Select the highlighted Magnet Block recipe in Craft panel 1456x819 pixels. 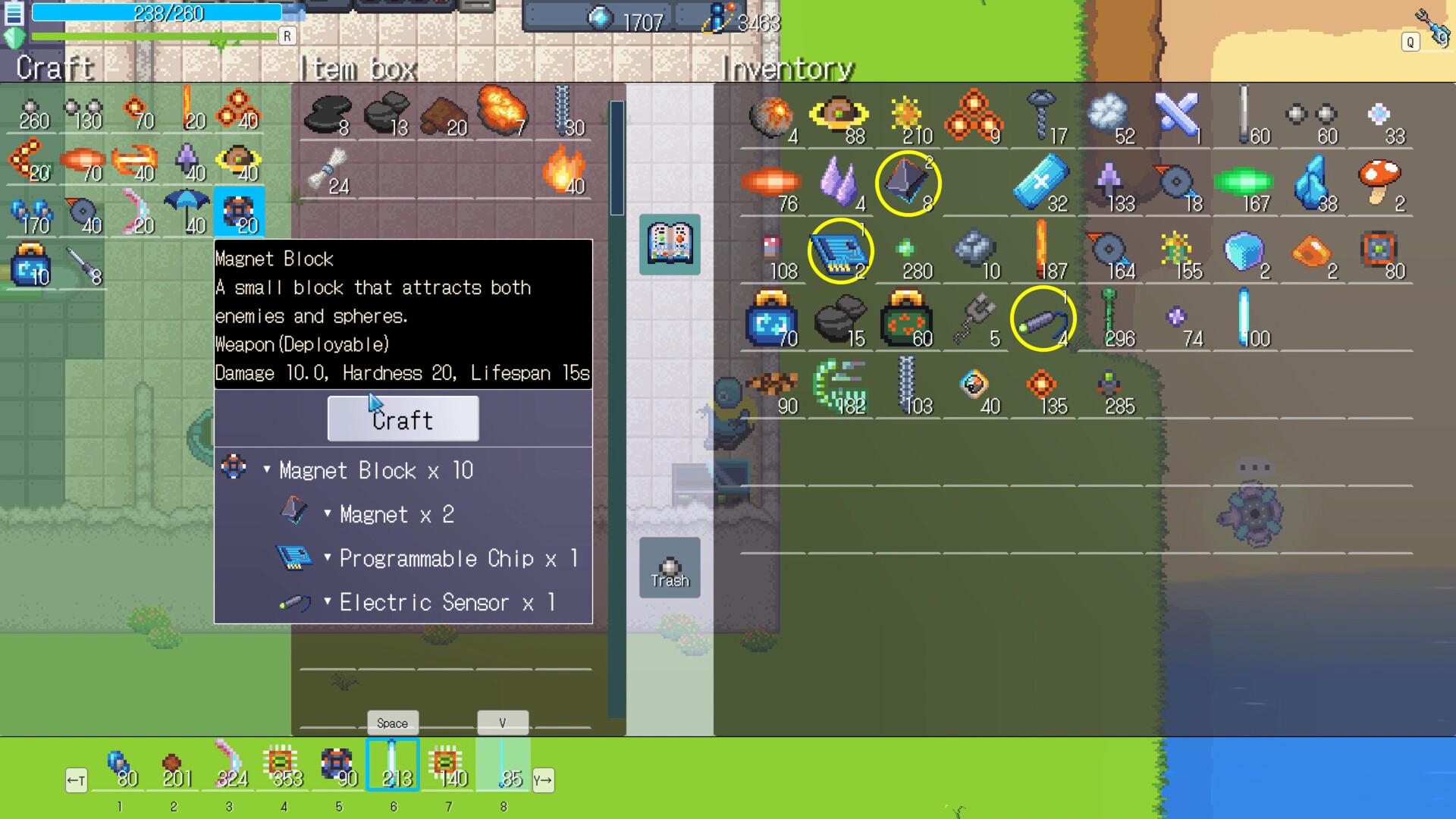click(238, 211)
